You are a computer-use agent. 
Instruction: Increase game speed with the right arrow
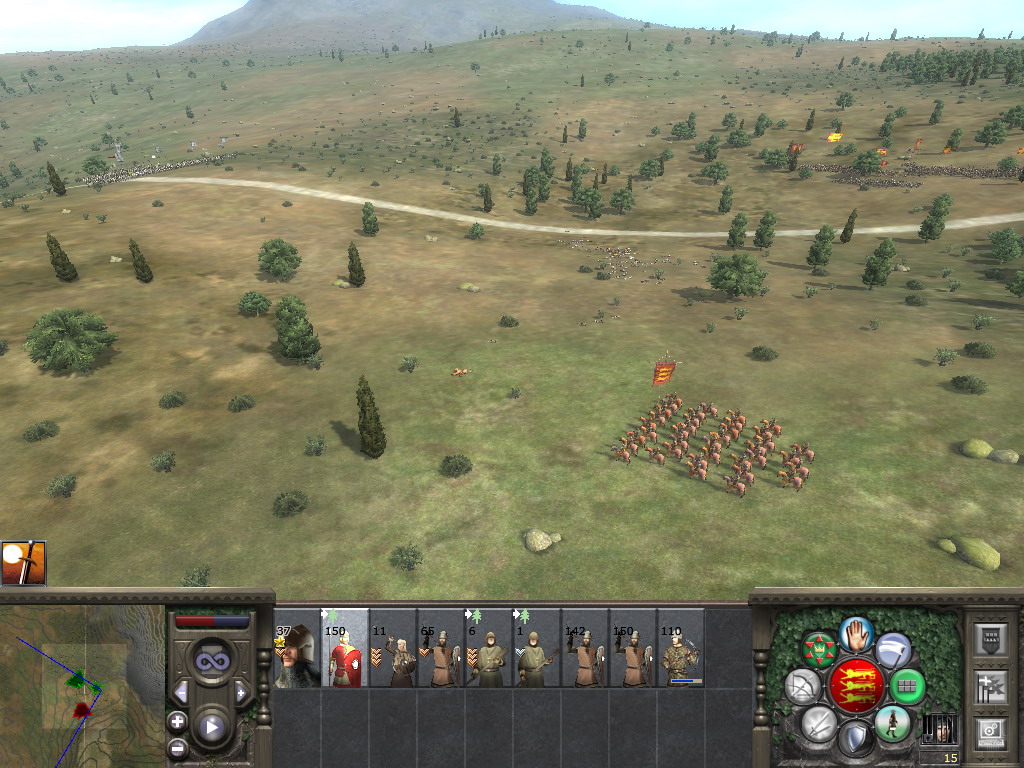click(241, 692)
